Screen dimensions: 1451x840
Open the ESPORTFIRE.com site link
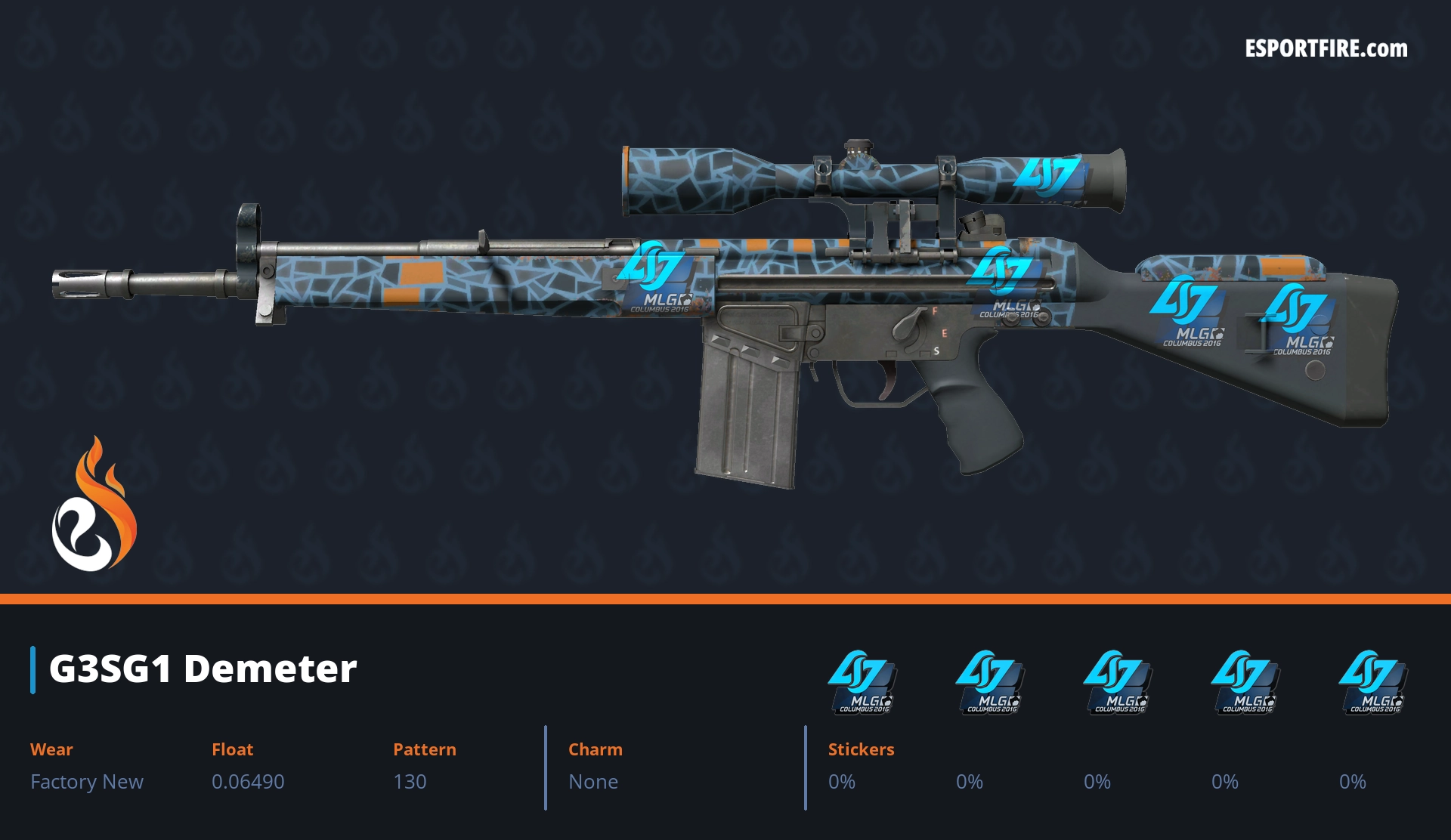point(1326,49)
